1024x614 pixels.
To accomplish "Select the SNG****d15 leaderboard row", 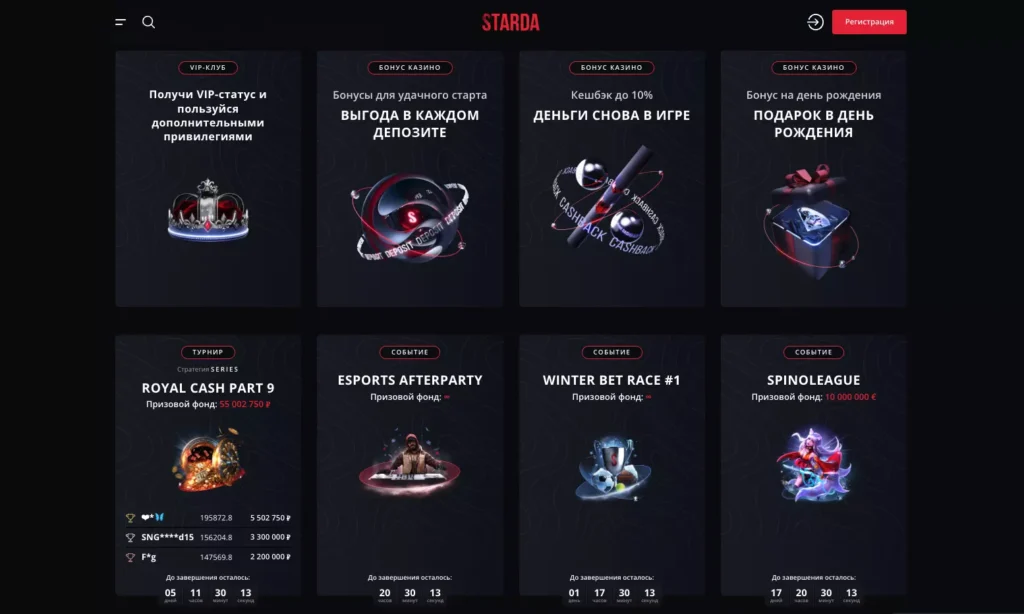I will click(208, 537).
